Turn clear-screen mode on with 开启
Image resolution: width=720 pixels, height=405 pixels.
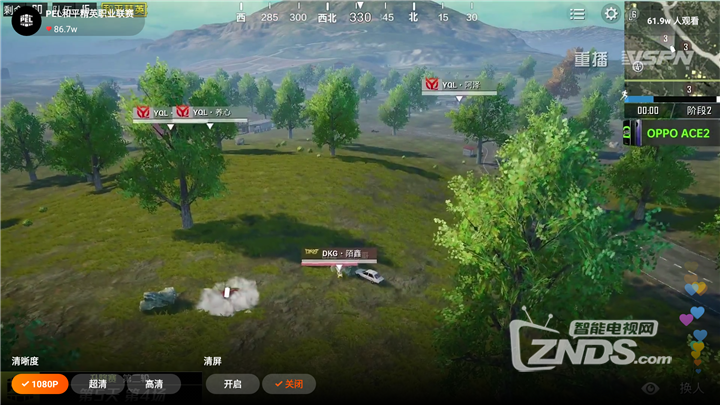(x=232, y=384)
